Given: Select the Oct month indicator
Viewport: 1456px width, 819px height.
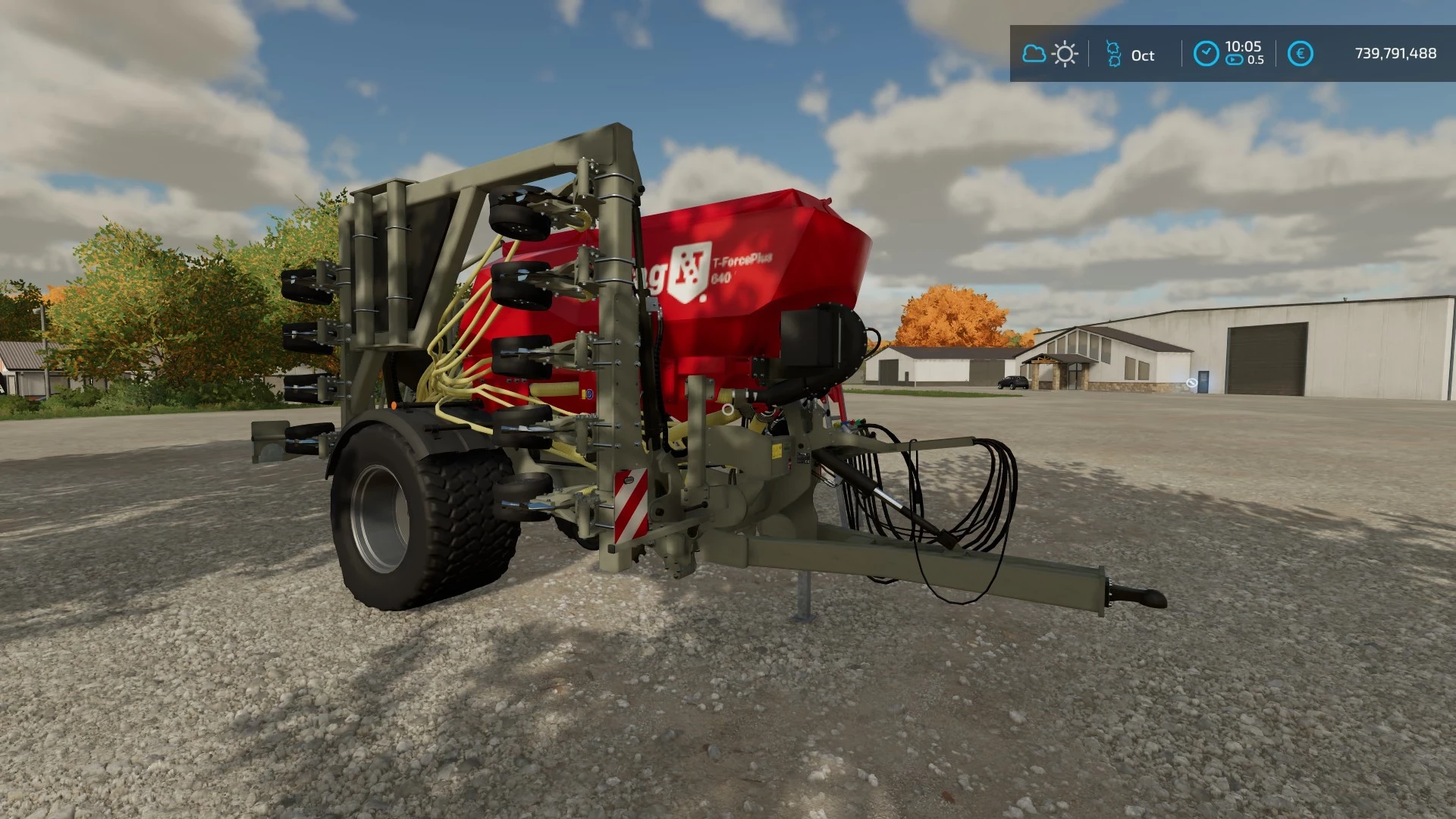Looking at the screenshot, I should (x=1143, y=55).
